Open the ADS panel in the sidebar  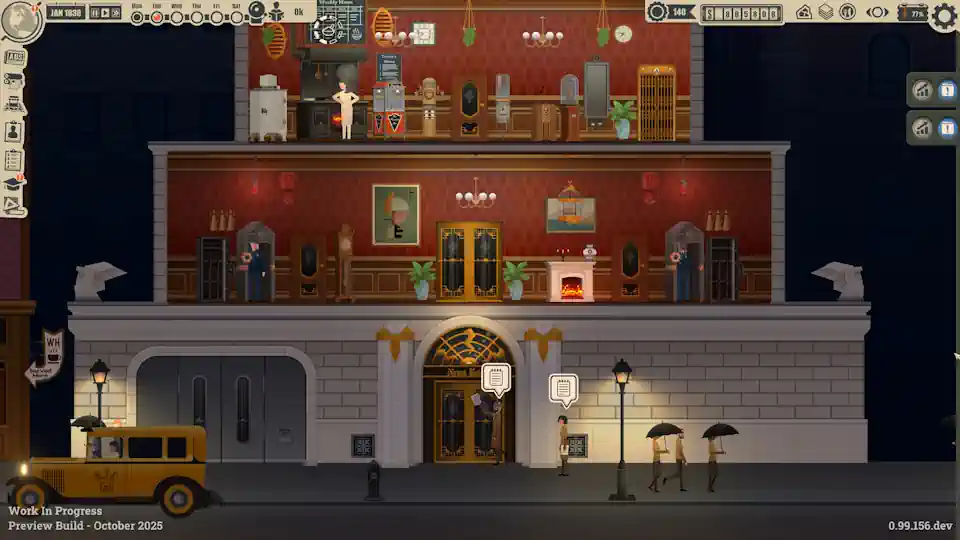coord(14,56)
